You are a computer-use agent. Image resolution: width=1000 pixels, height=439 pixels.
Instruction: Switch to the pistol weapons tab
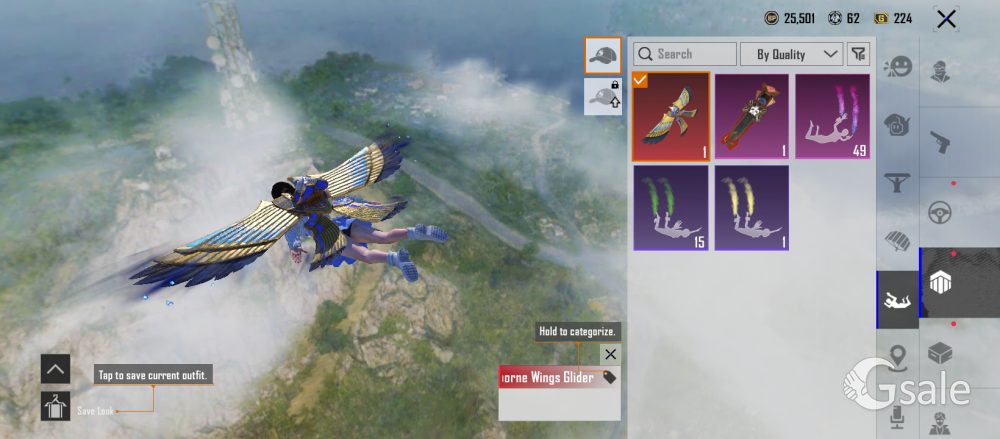click(x=940, y=141)
